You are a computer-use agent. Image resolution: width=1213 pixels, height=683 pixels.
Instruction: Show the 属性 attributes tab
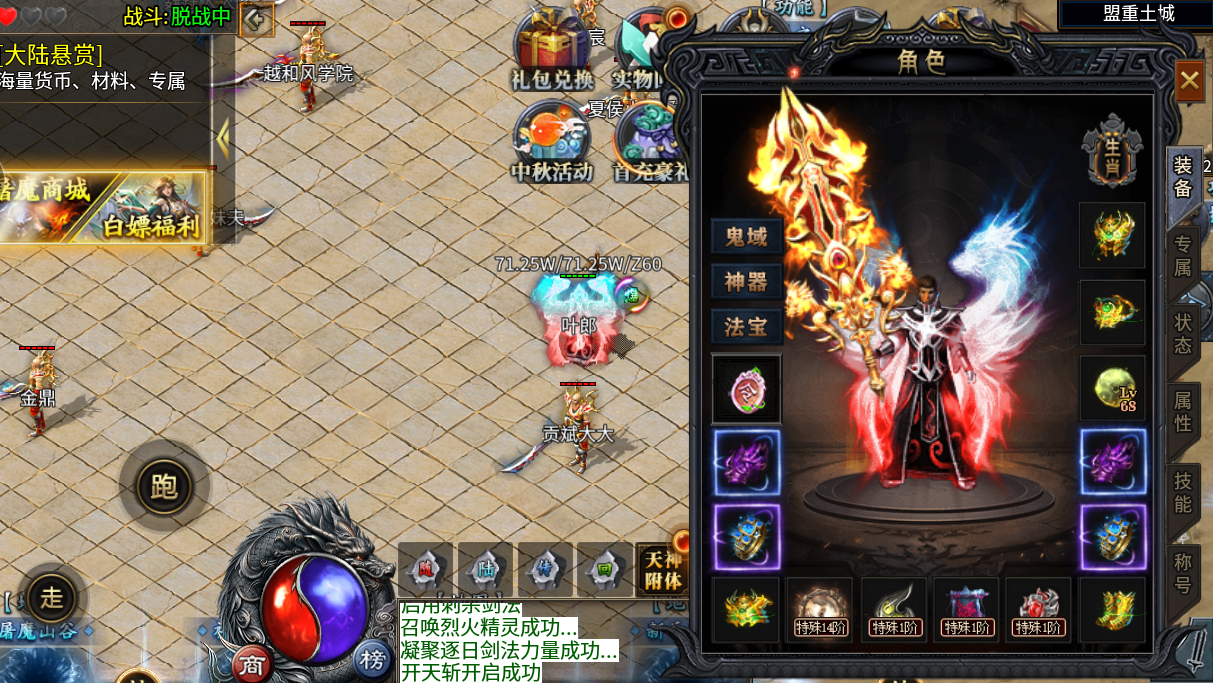(x=1183, y=411)
